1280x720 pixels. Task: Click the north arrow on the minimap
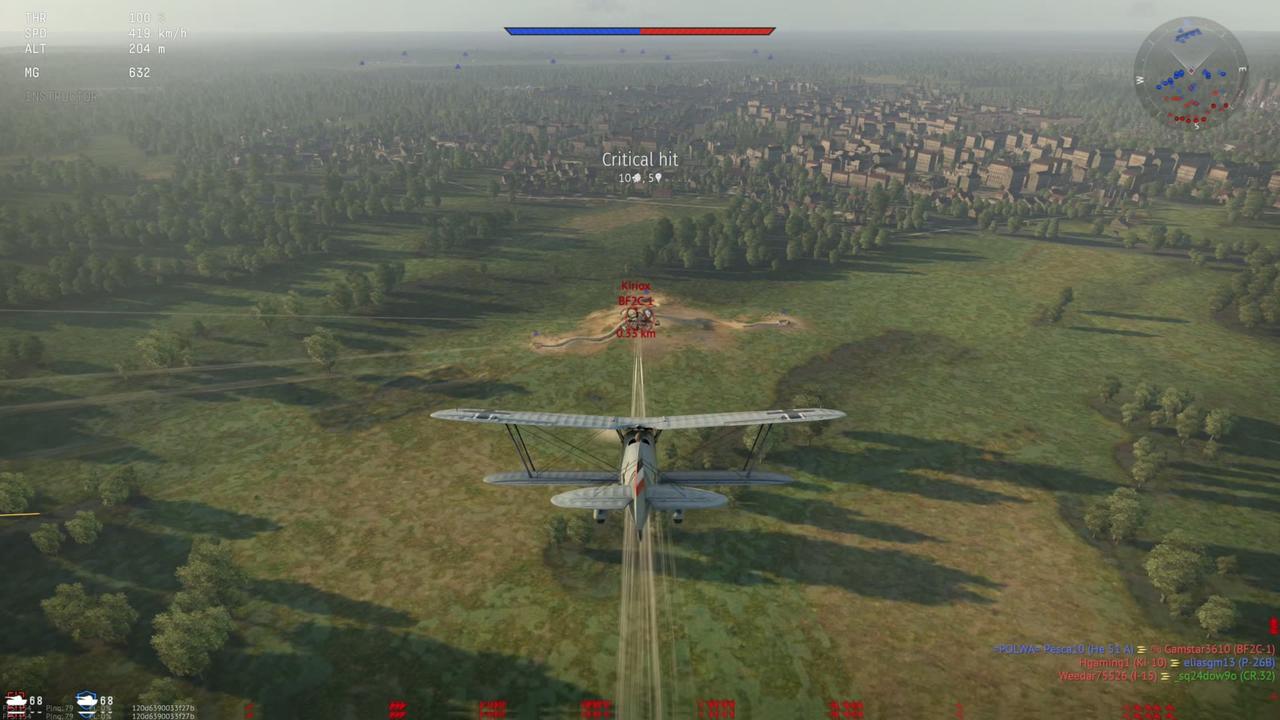click(1186, 21)
